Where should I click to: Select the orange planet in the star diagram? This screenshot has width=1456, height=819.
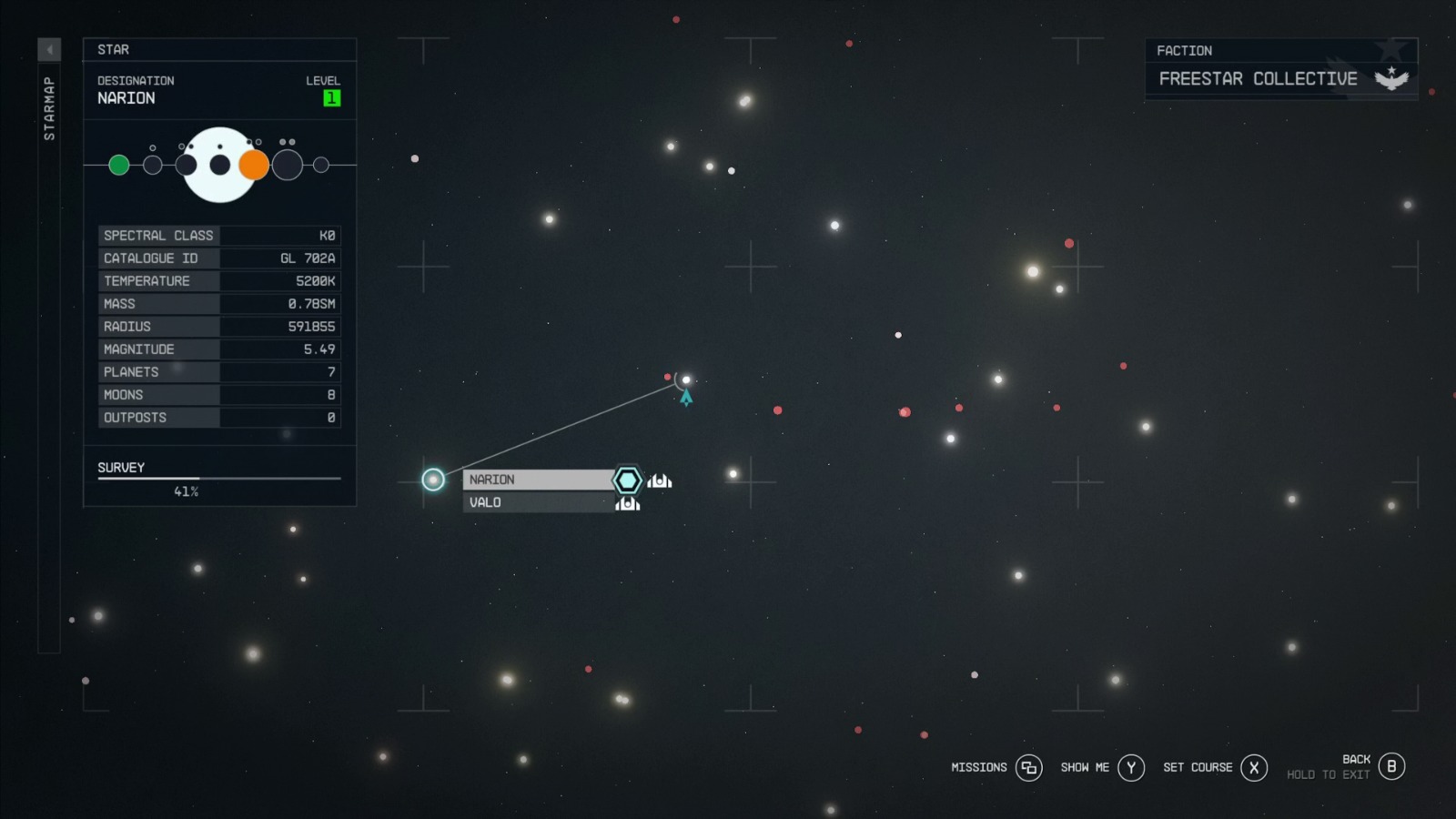pos(255,165)
